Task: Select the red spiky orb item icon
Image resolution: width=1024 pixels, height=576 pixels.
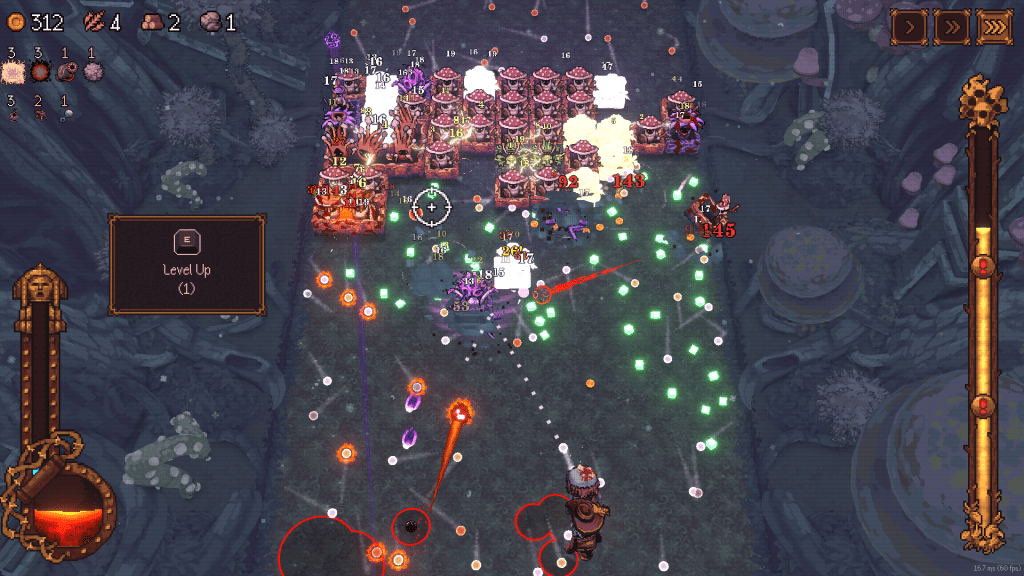Action: click(x=41, y=71)
